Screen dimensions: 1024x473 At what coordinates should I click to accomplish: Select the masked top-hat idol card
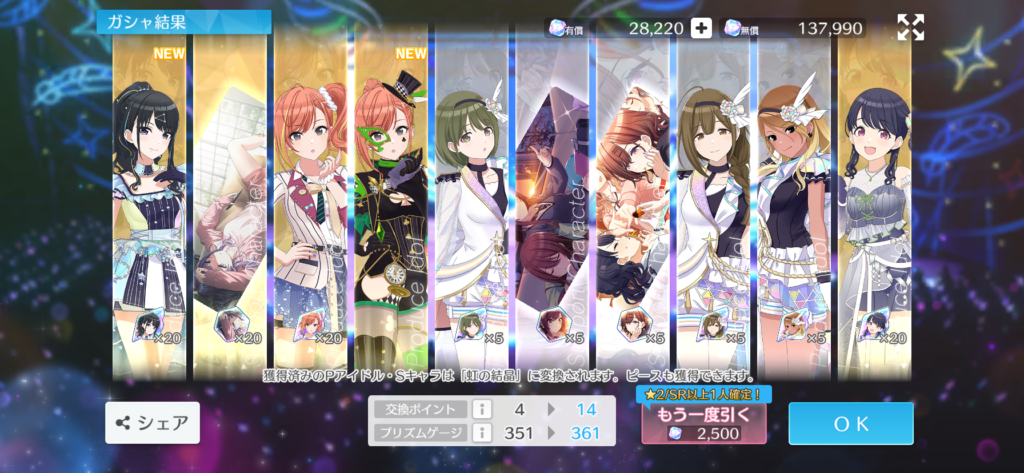[x=391, y=200]
